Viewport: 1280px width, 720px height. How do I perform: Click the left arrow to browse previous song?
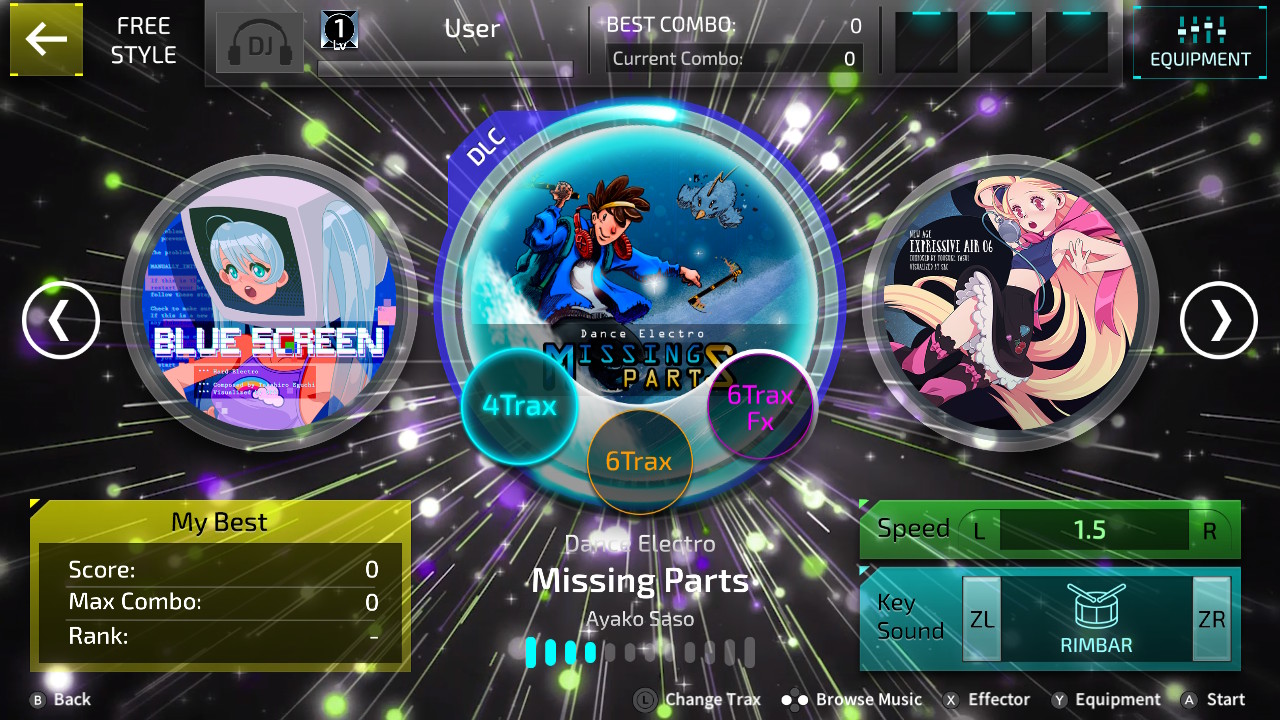[61, 320]
